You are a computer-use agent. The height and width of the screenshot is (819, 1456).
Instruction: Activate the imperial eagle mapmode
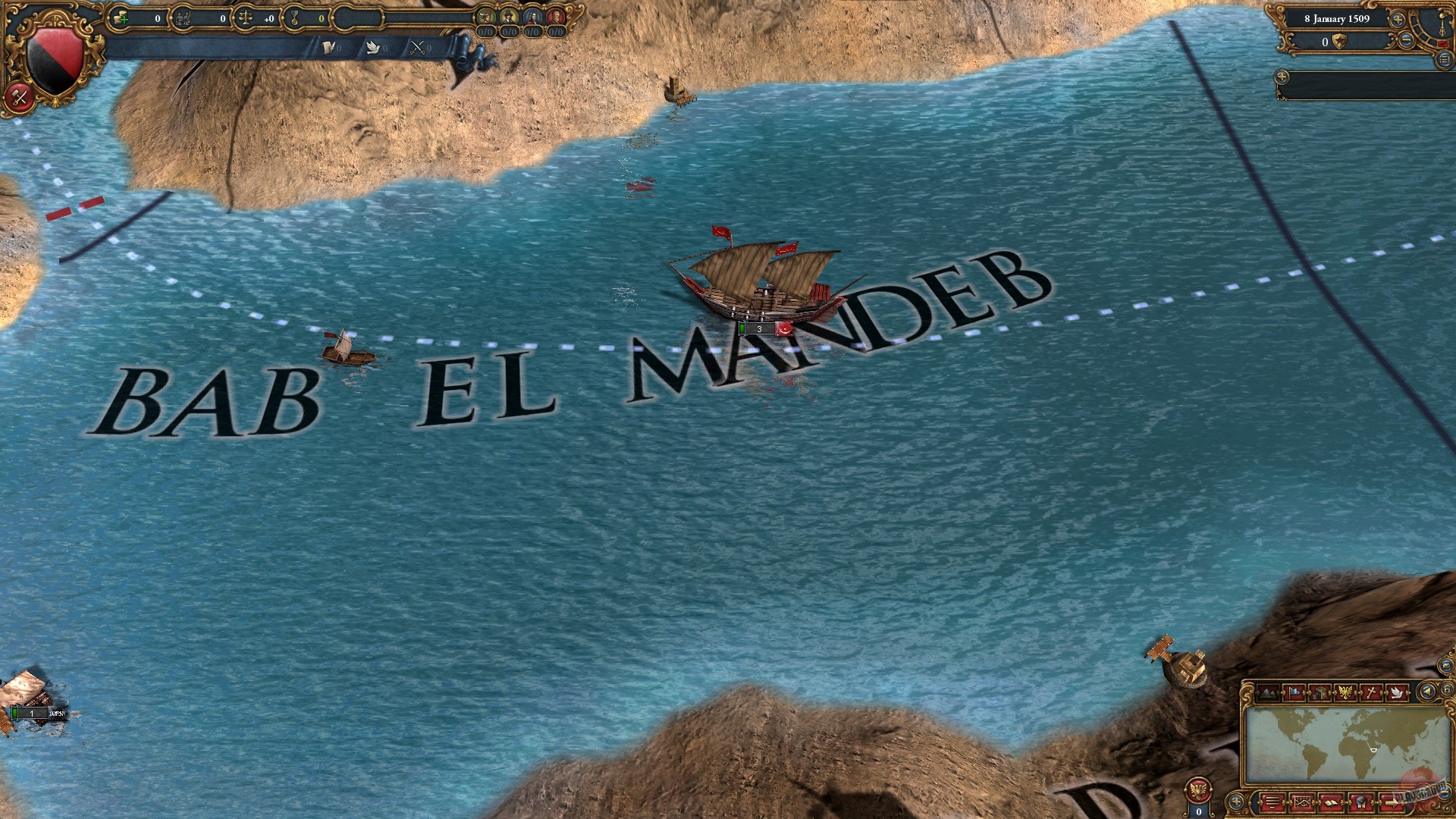1345,692
